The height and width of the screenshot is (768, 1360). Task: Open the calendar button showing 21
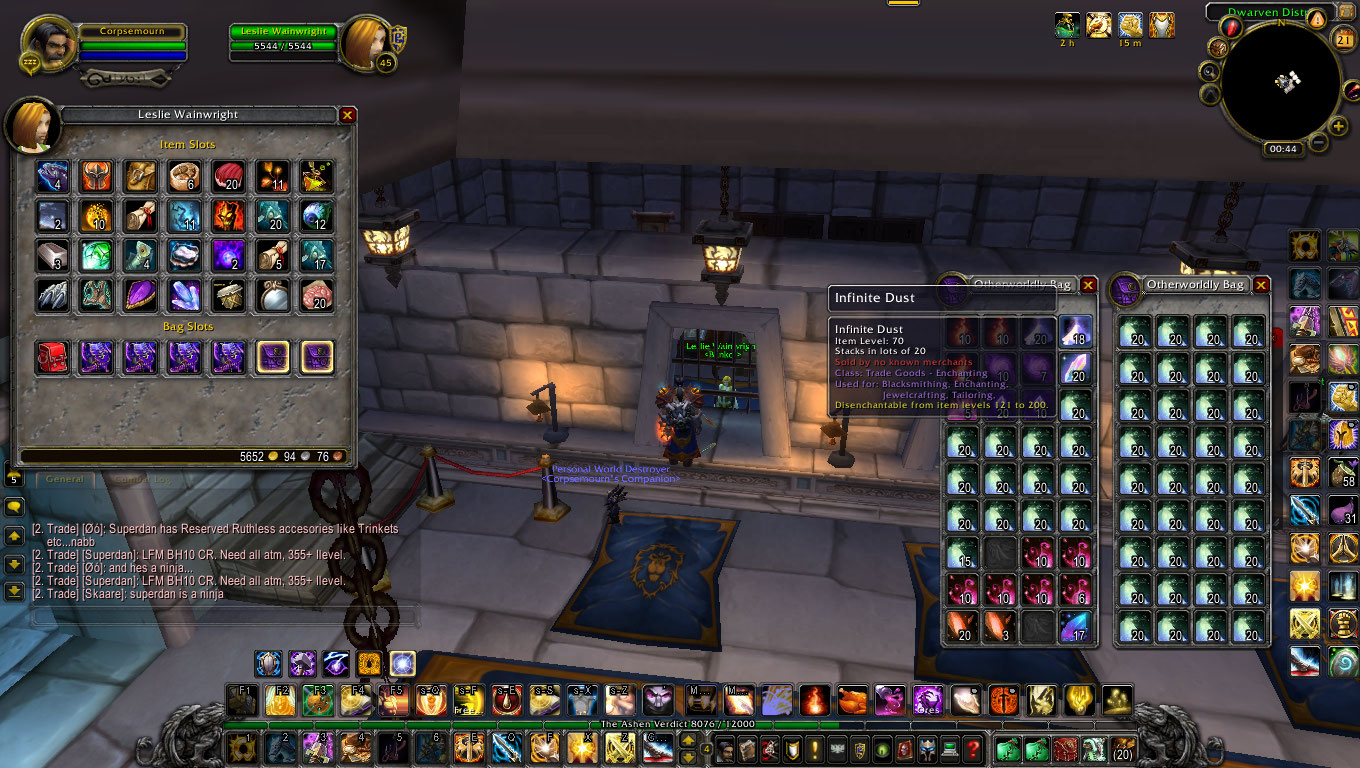pyautogui.click(x=1344, y=39)
